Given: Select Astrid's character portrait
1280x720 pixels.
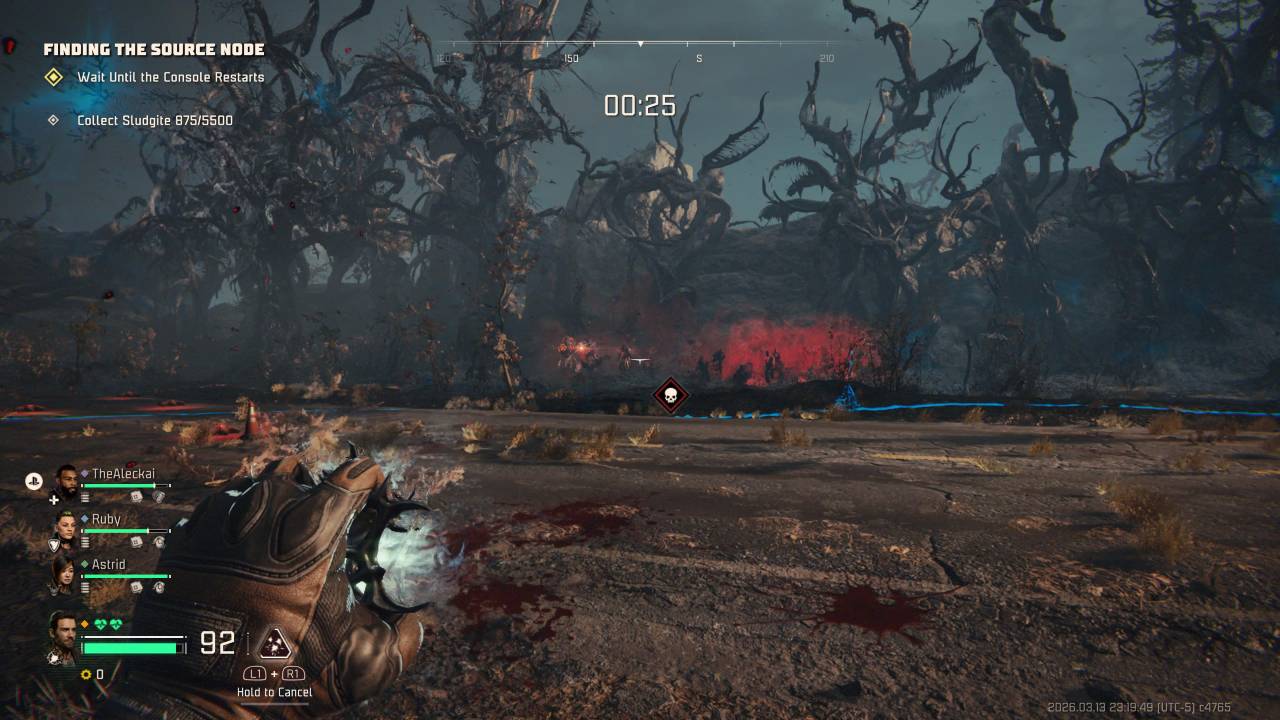Looking at the screenshot, I should 65,573.
